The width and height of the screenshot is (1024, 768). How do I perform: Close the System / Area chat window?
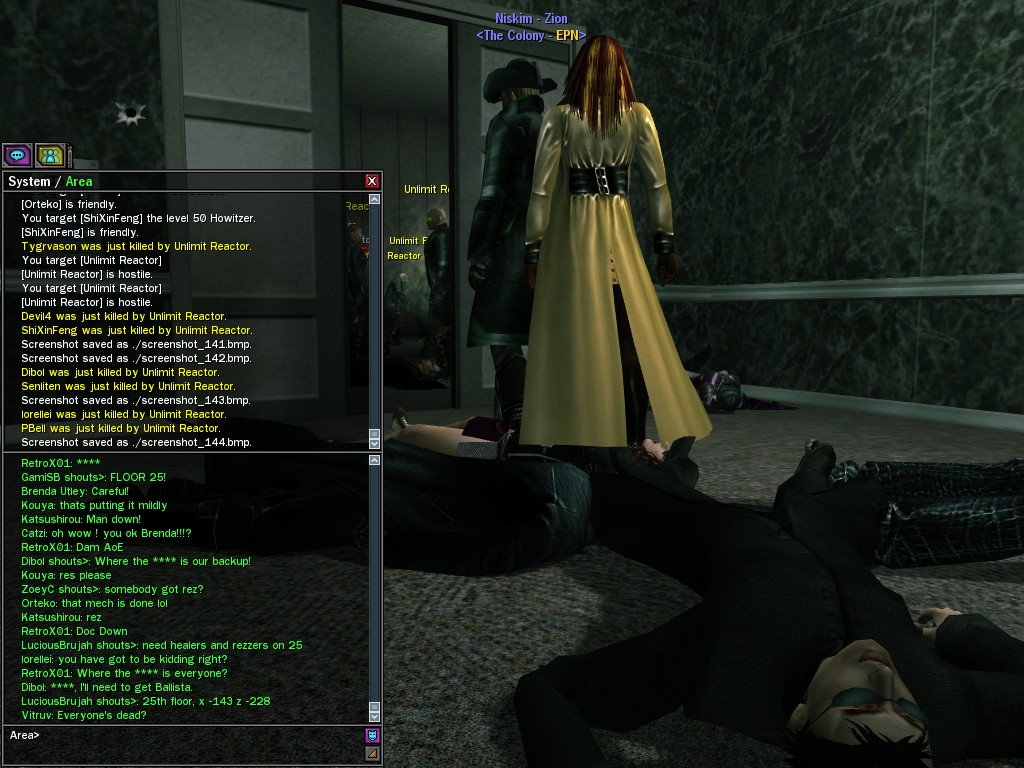coord(372,181)
